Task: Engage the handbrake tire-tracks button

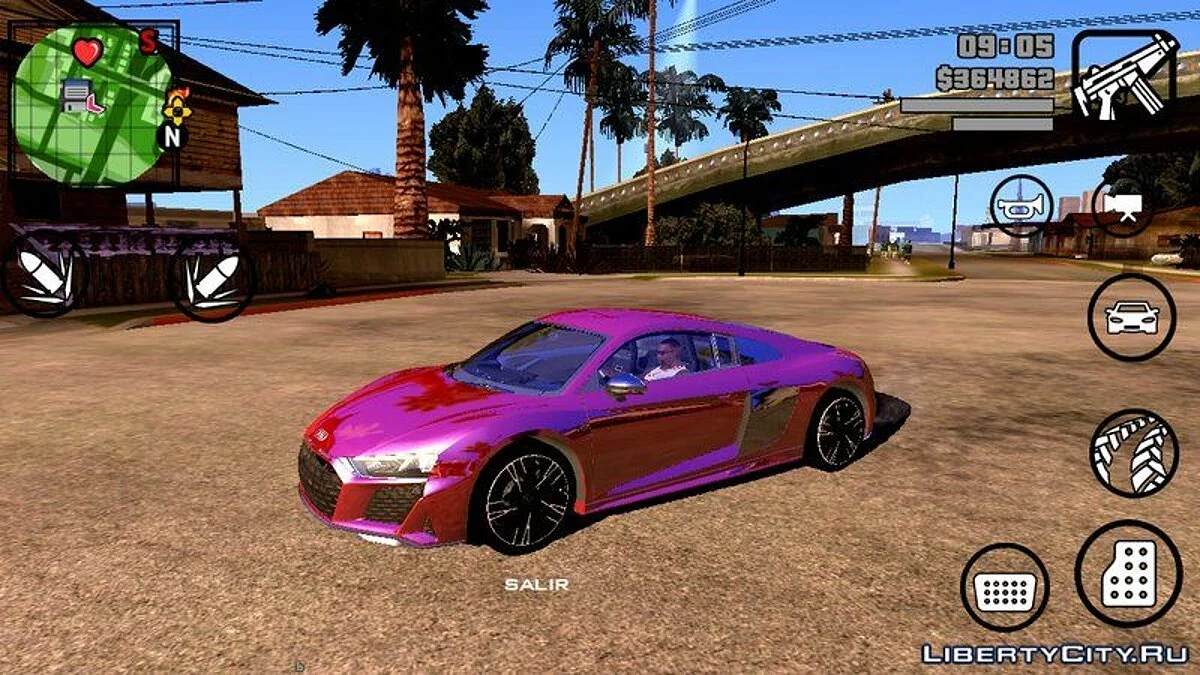Action: (1134, 453)
